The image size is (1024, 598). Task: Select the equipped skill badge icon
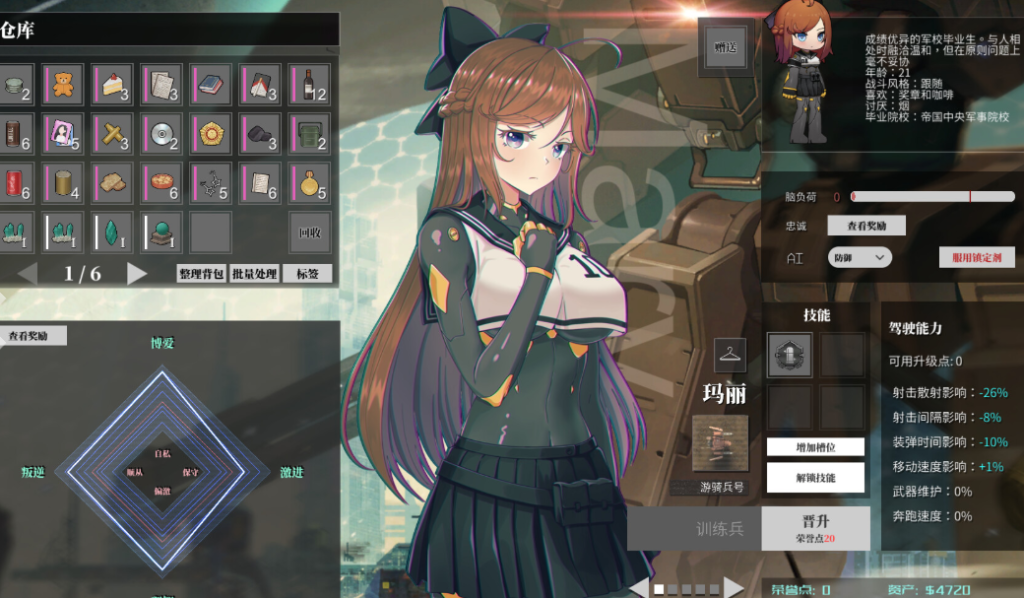pyautogui.click(x=789, y=354)
